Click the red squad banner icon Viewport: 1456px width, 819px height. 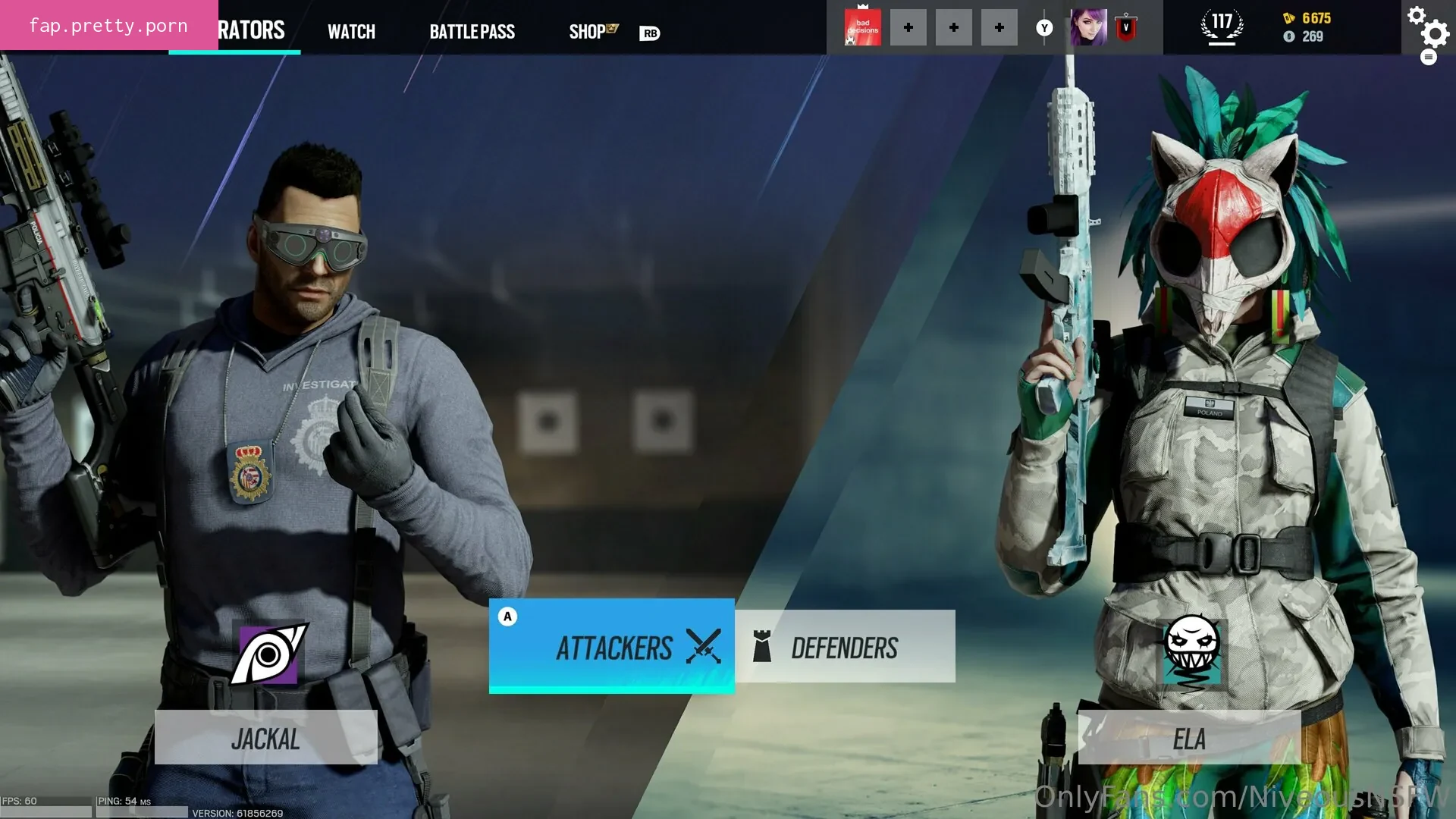862,28
